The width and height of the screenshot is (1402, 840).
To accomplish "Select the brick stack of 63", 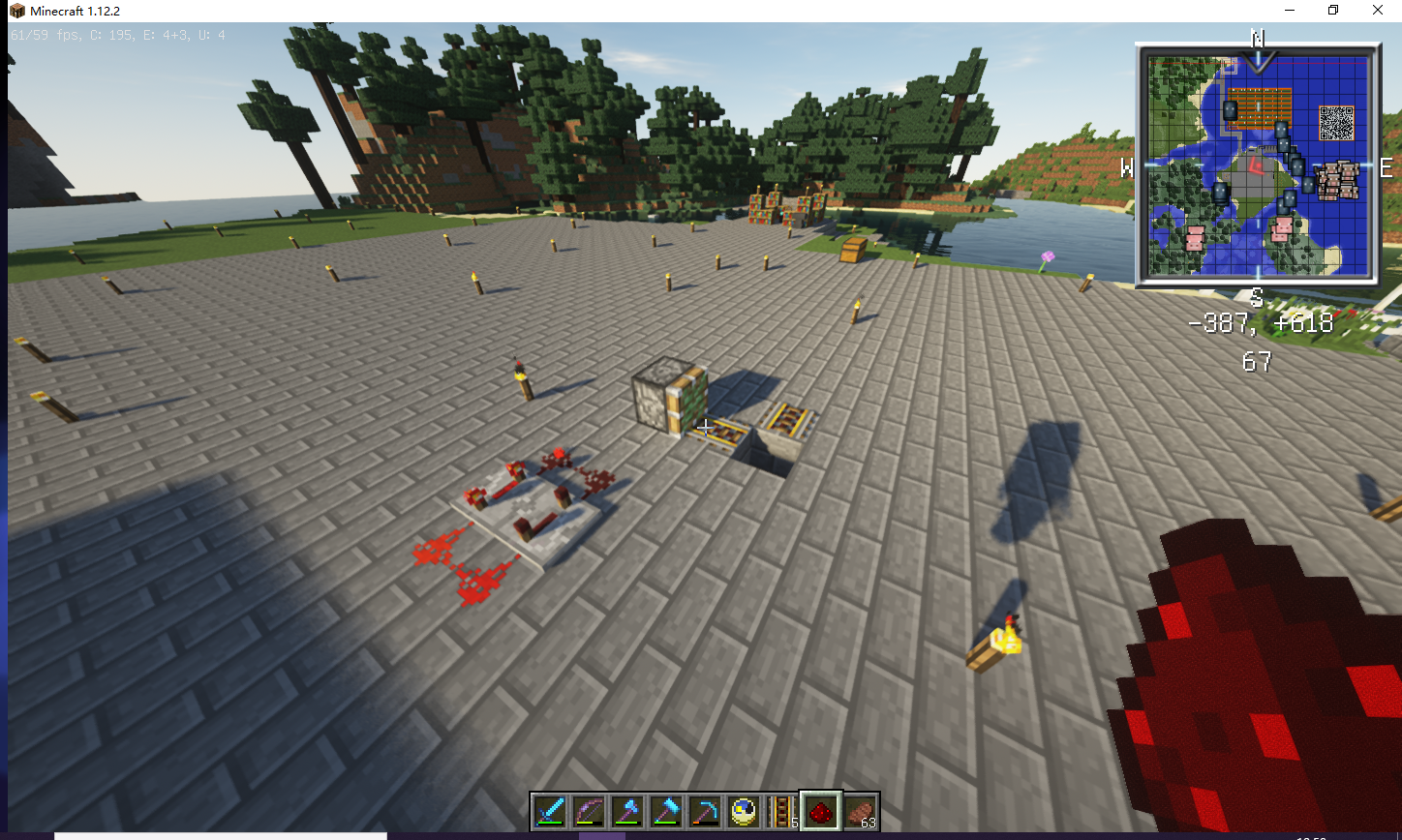I will click(859, 811).
